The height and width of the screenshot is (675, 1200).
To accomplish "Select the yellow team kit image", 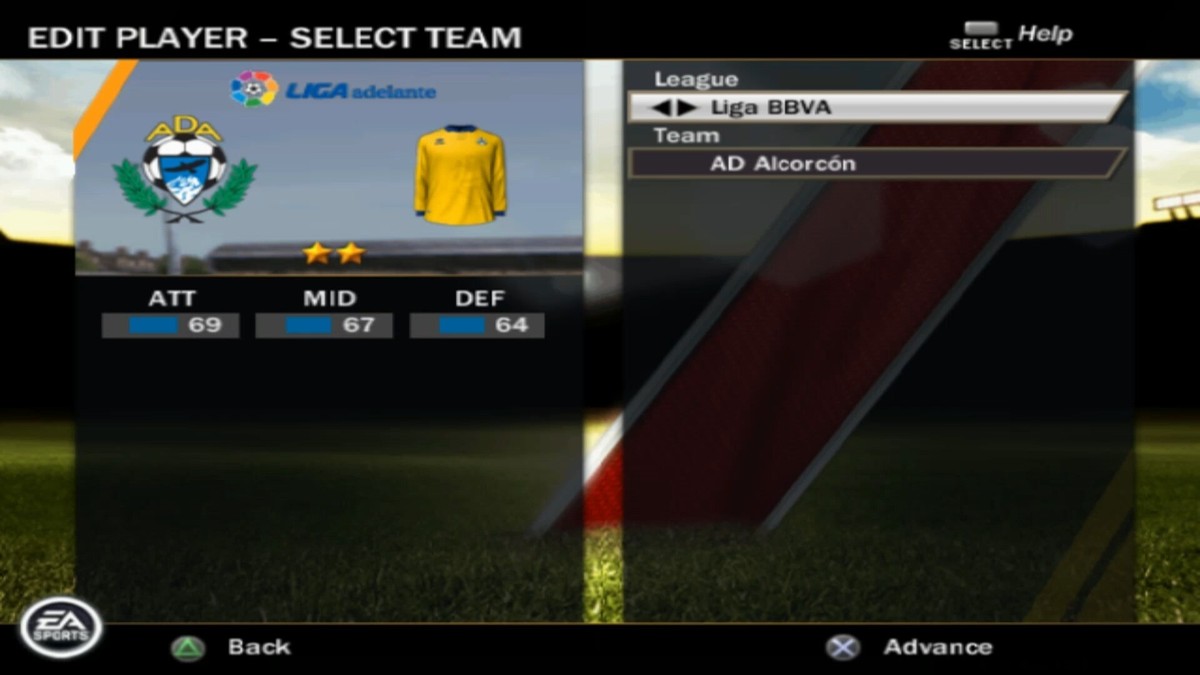I will [460, 173].
